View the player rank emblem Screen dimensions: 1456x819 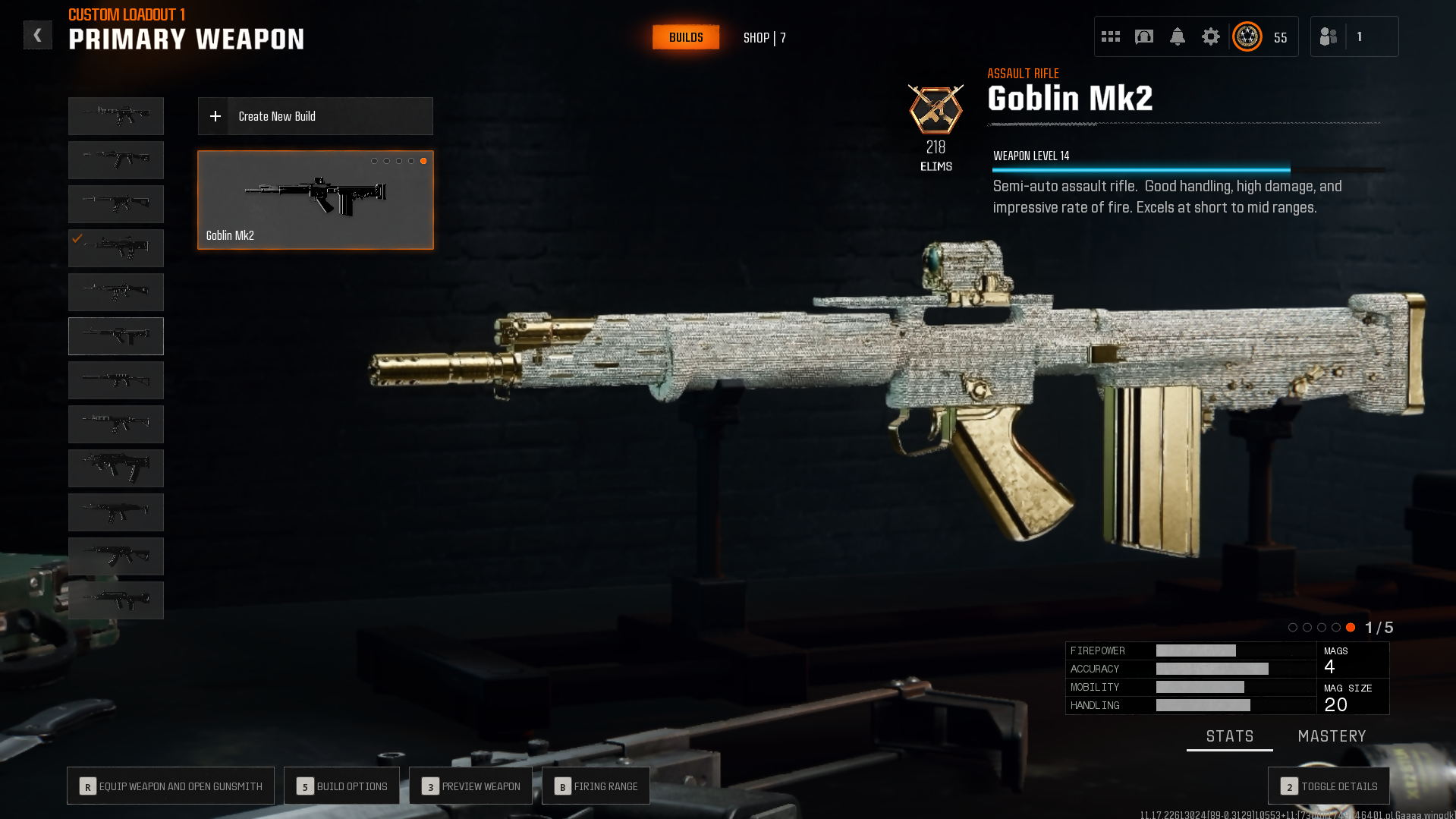coord(1247,36)
